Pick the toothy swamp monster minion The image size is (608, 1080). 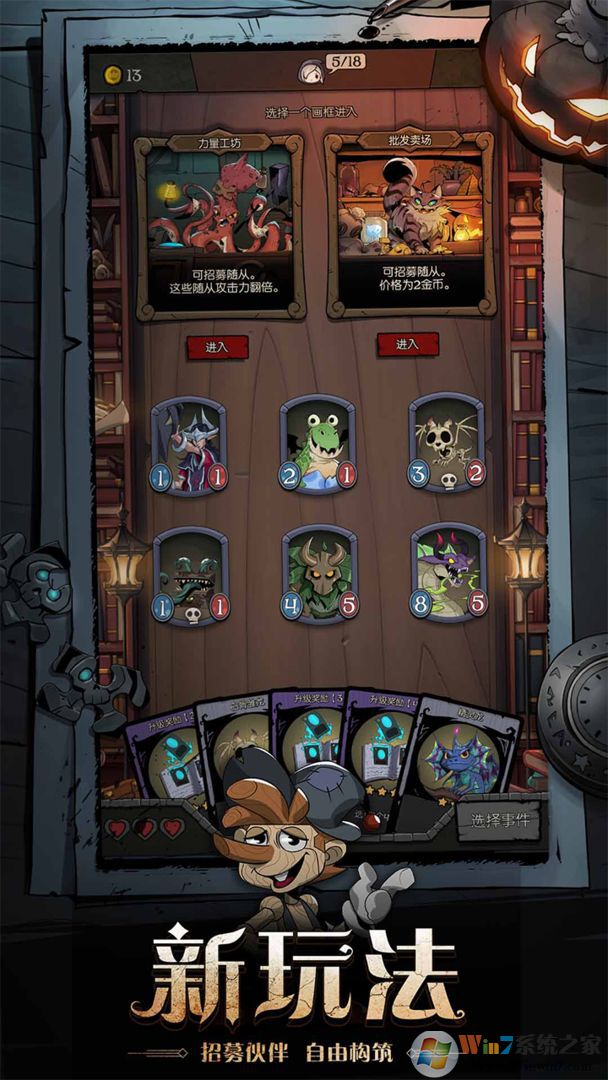point(190,574)
